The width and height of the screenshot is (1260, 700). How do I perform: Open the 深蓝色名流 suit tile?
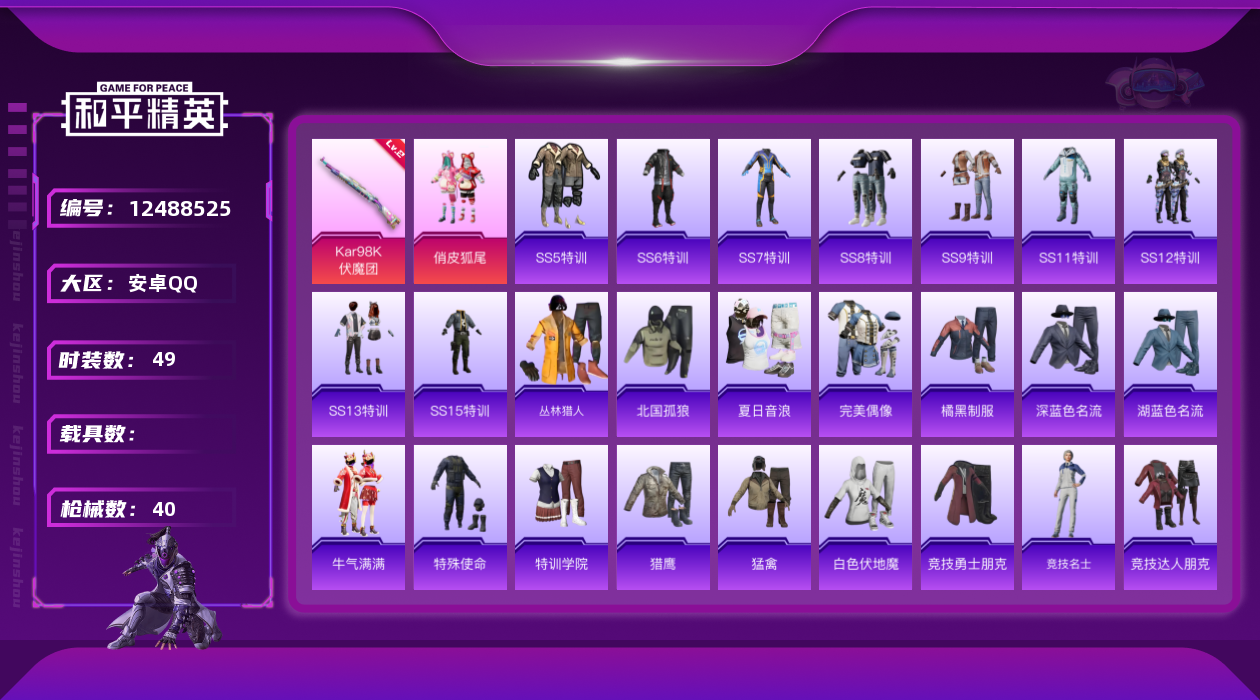coord(1068,364)
